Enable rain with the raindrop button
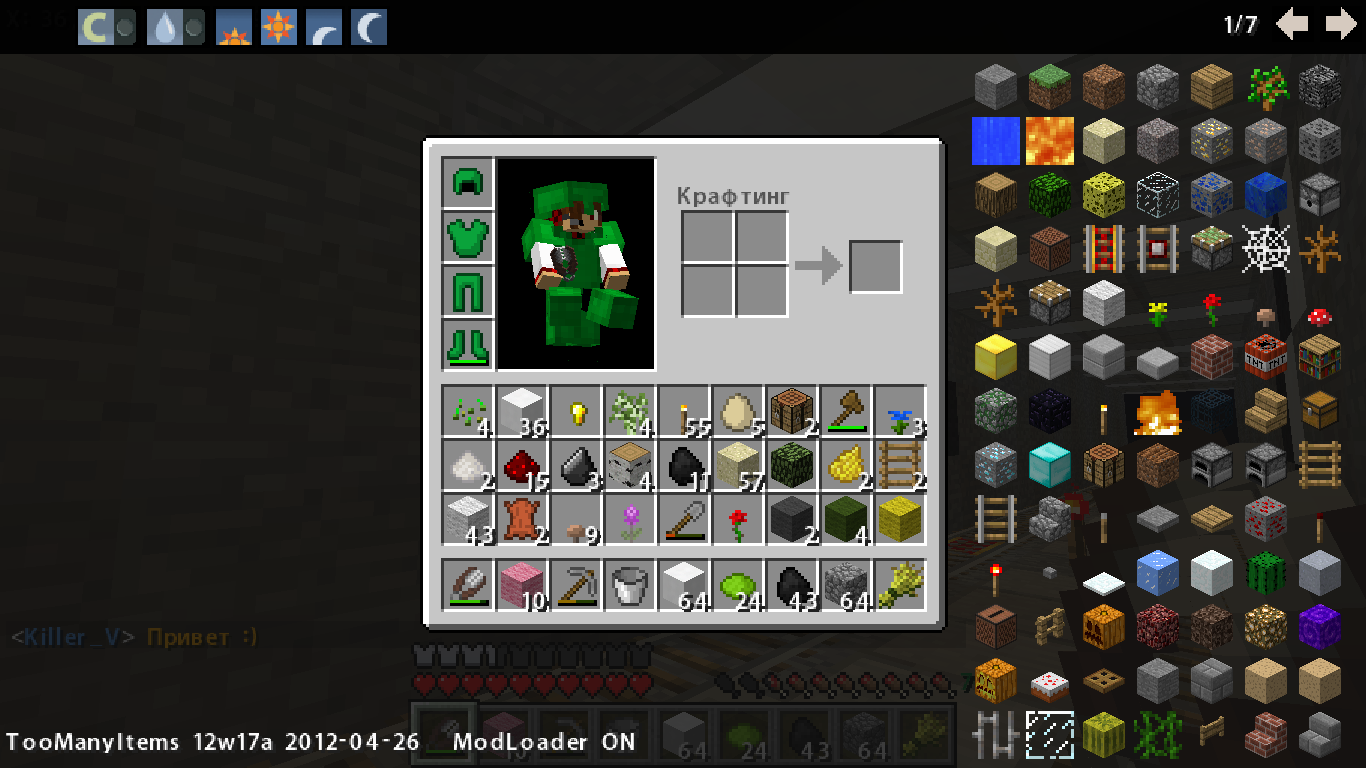1366x768 pixels. [165, 26]
